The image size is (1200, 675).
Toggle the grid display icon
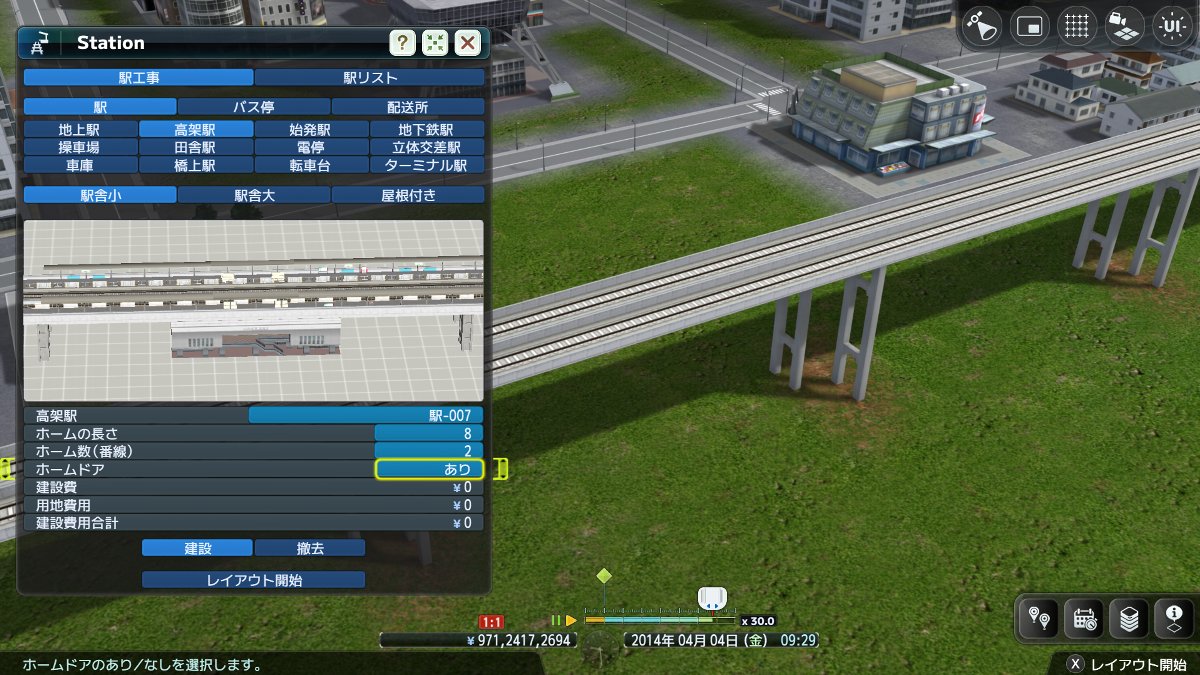(1076, 27)
